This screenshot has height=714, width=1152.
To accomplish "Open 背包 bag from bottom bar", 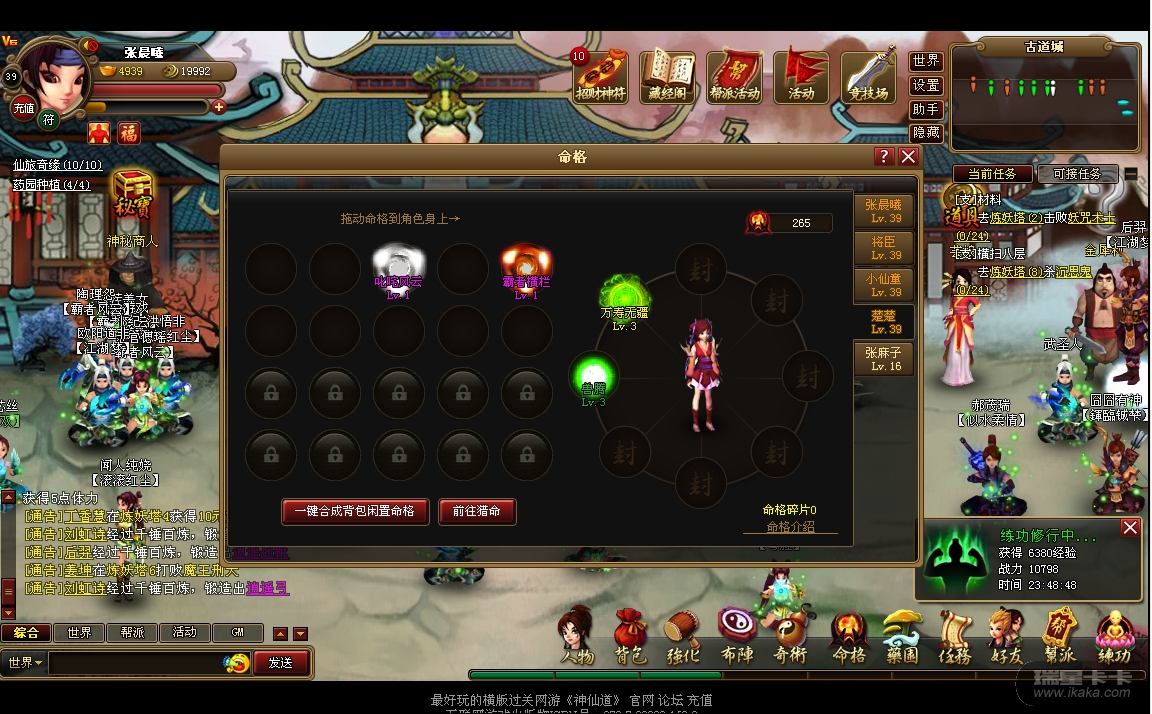I will (631, 636).
